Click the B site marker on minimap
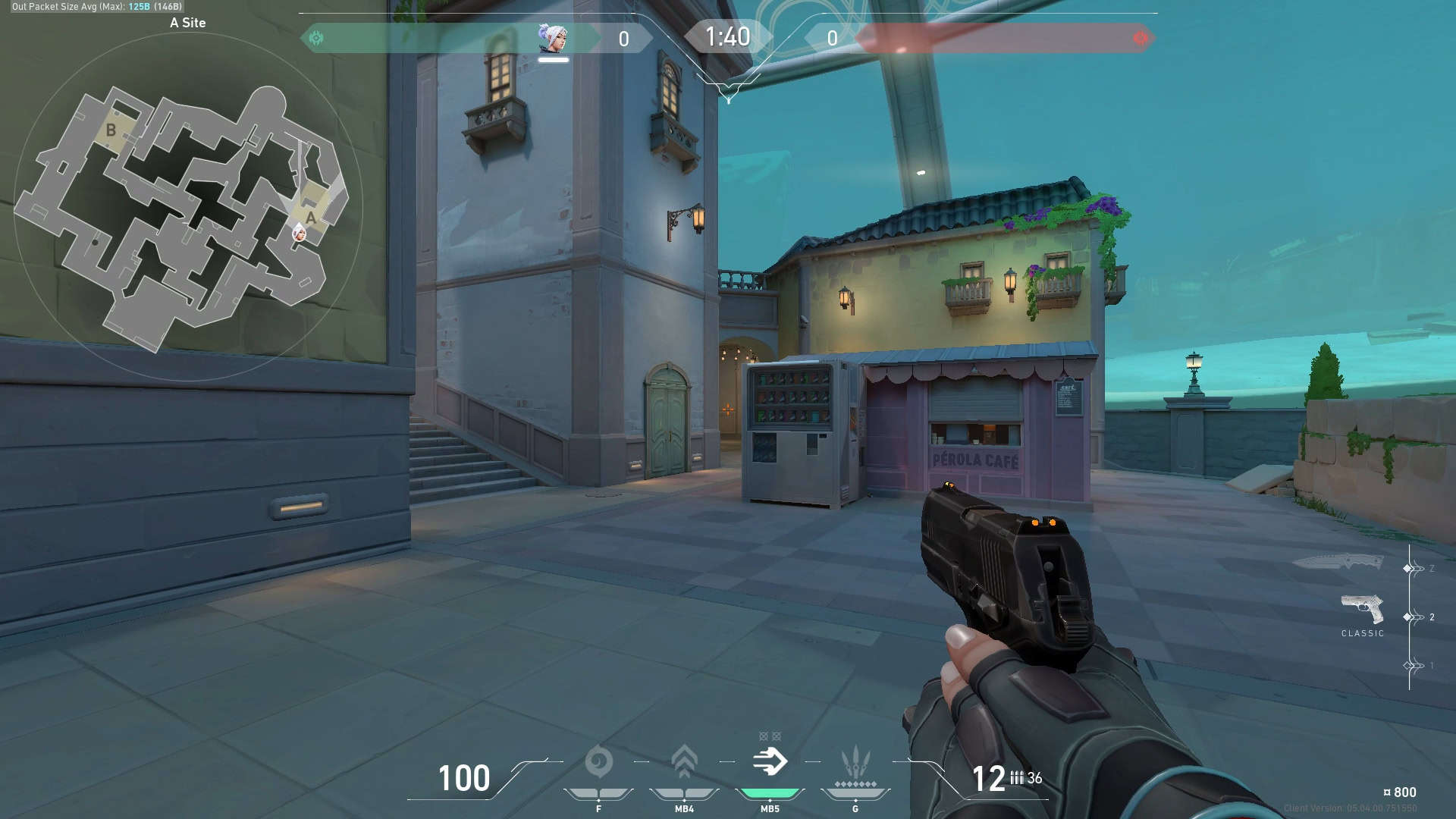The height and width of the screenshot is (819, 1456). [x=111, y=130]
